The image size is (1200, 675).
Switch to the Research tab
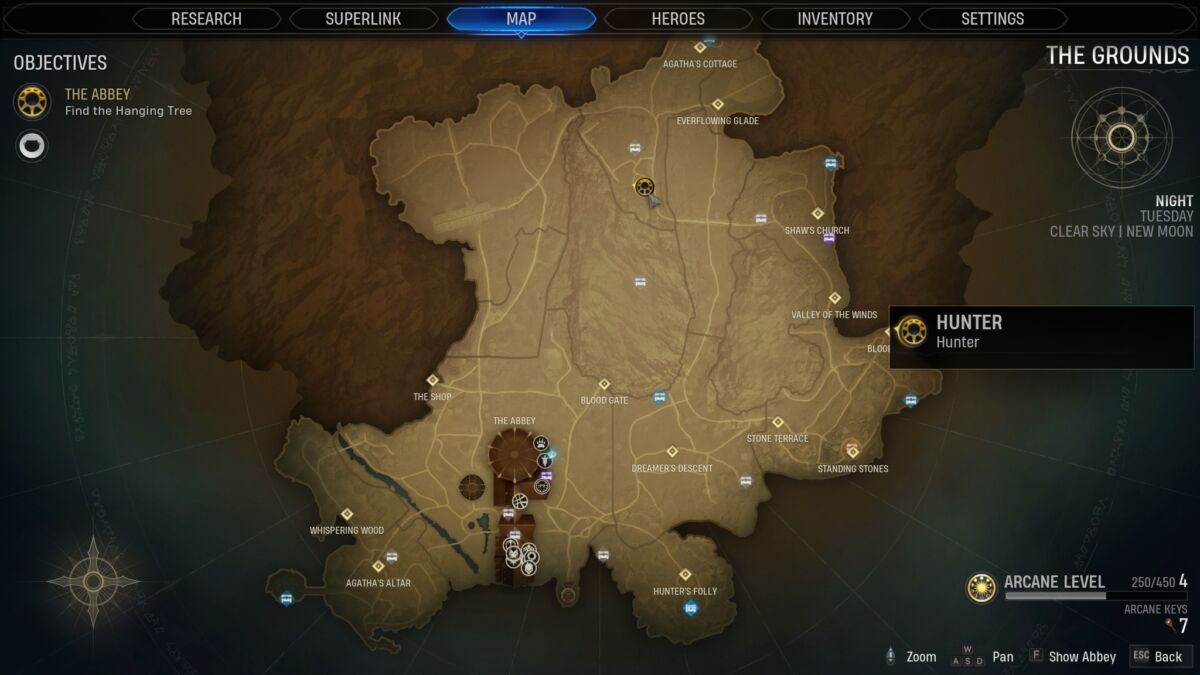coord(207,19)
